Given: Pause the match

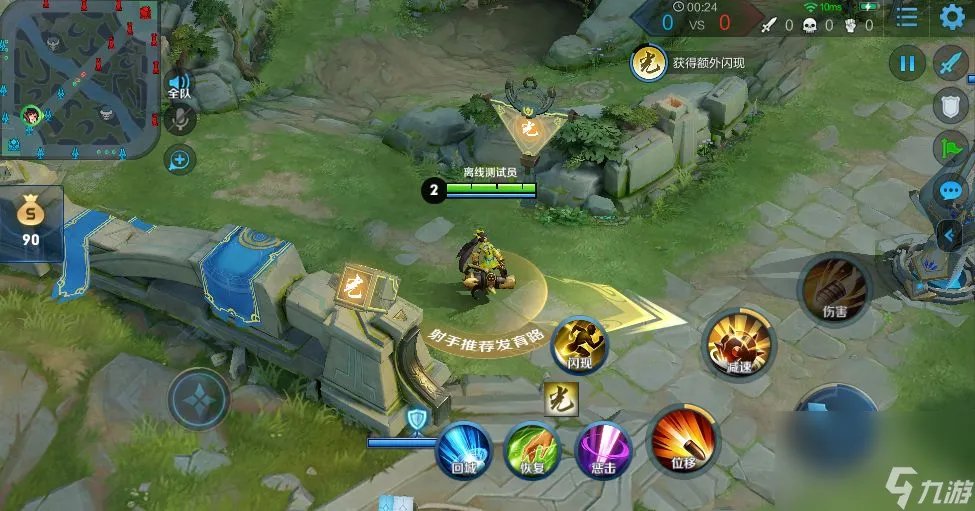Looking at the screenshot, I should coord(908,64).
